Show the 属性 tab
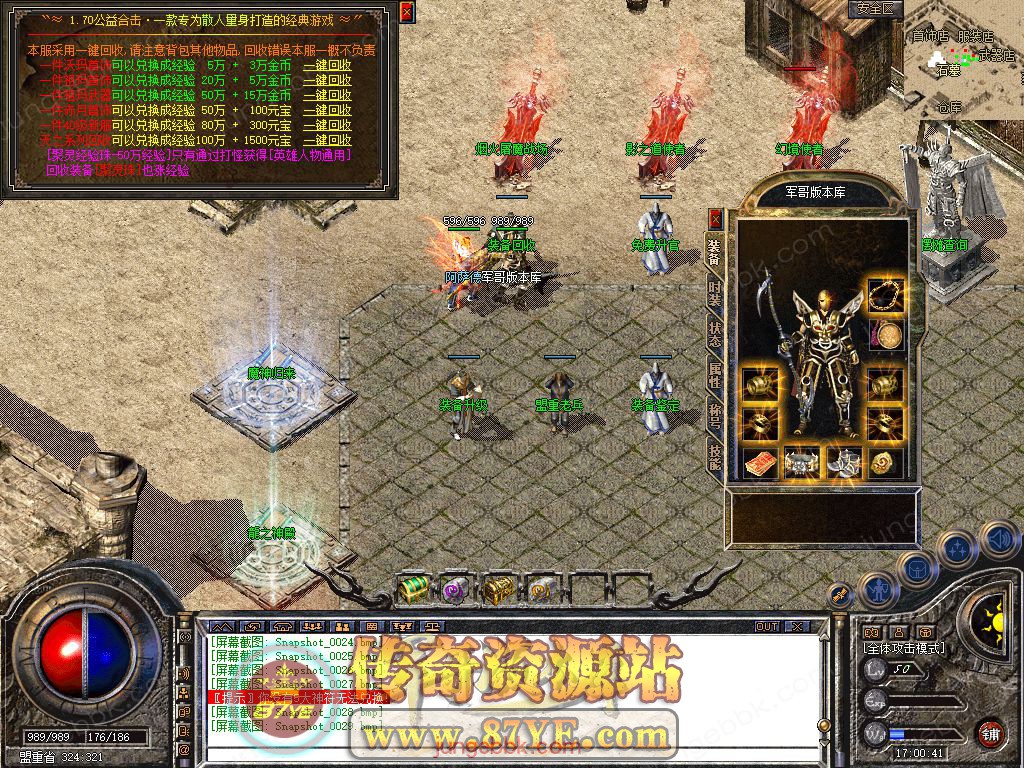 [715, 375]
